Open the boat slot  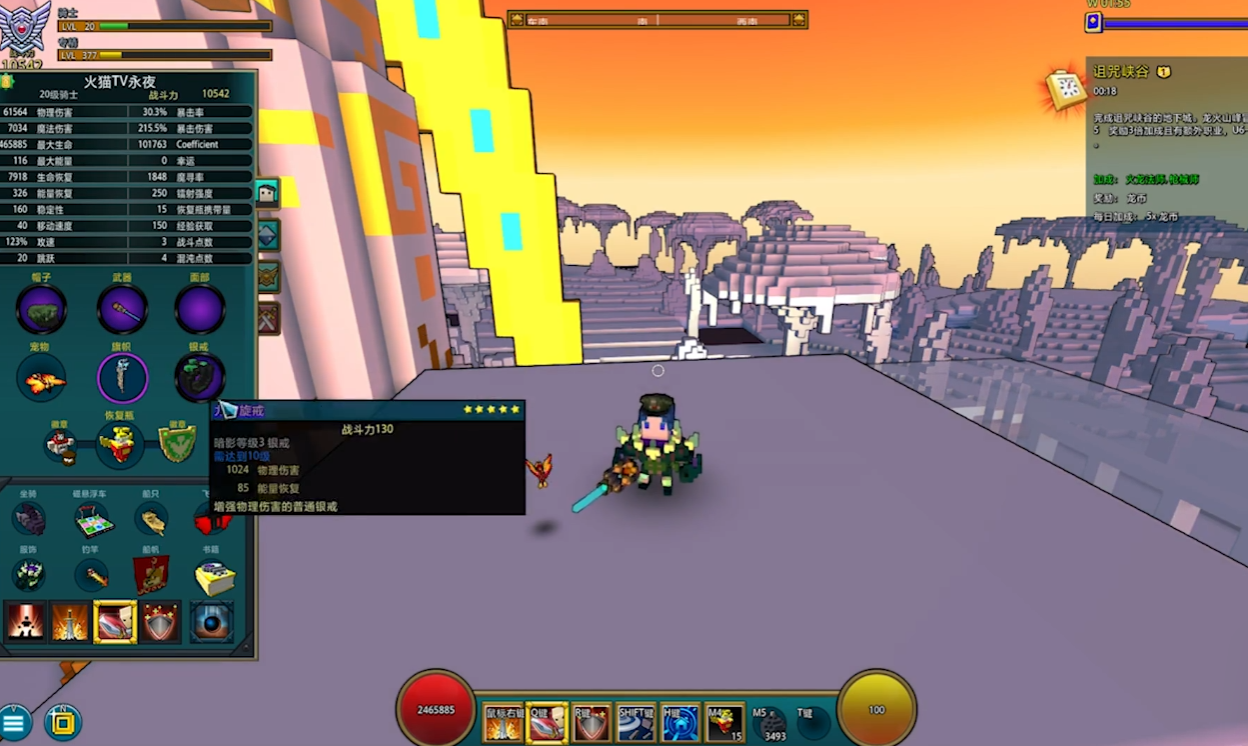[x=152, y=519]
